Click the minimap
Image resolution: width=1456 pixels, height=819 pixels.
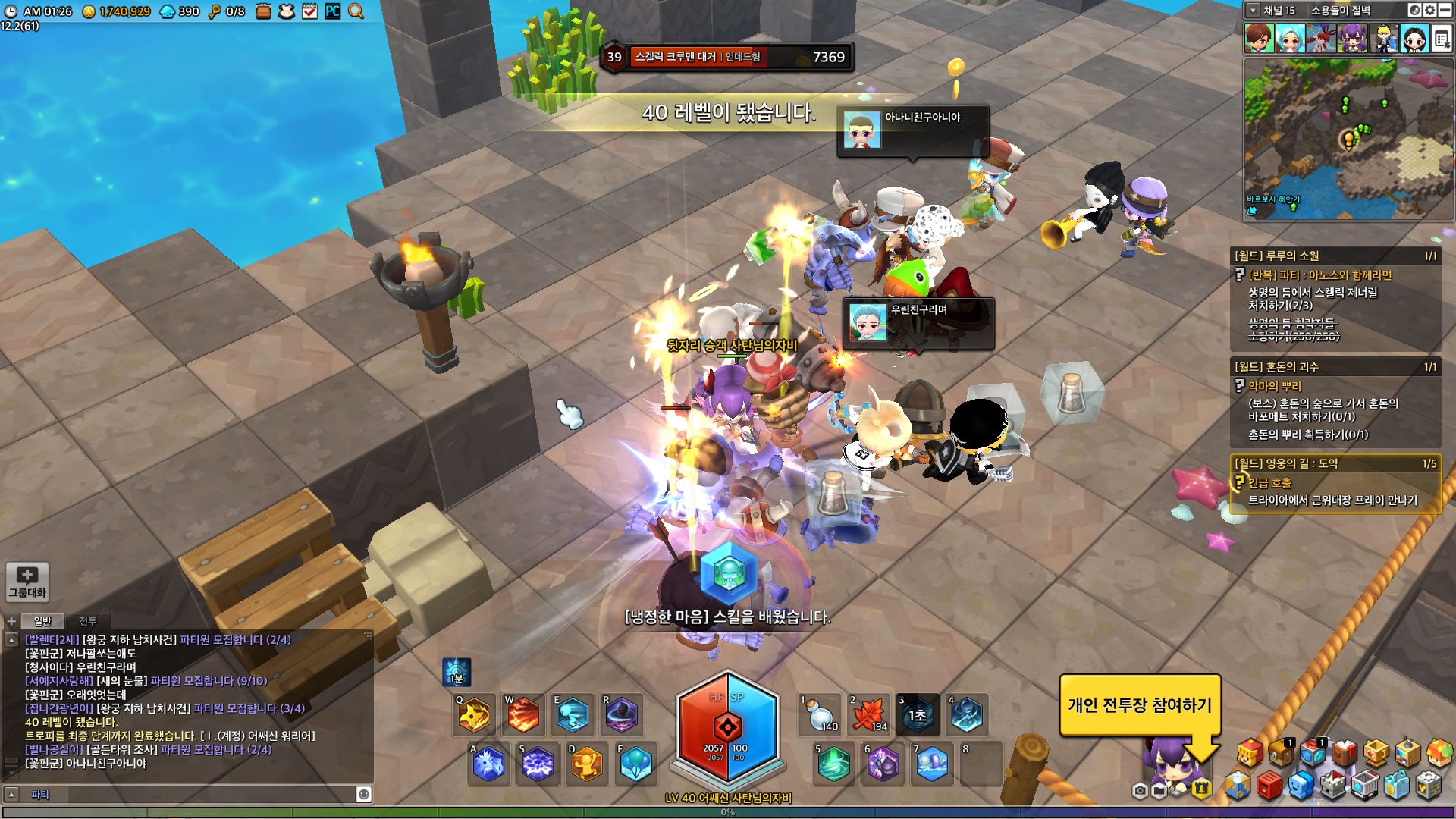[x=1348, y=140]
